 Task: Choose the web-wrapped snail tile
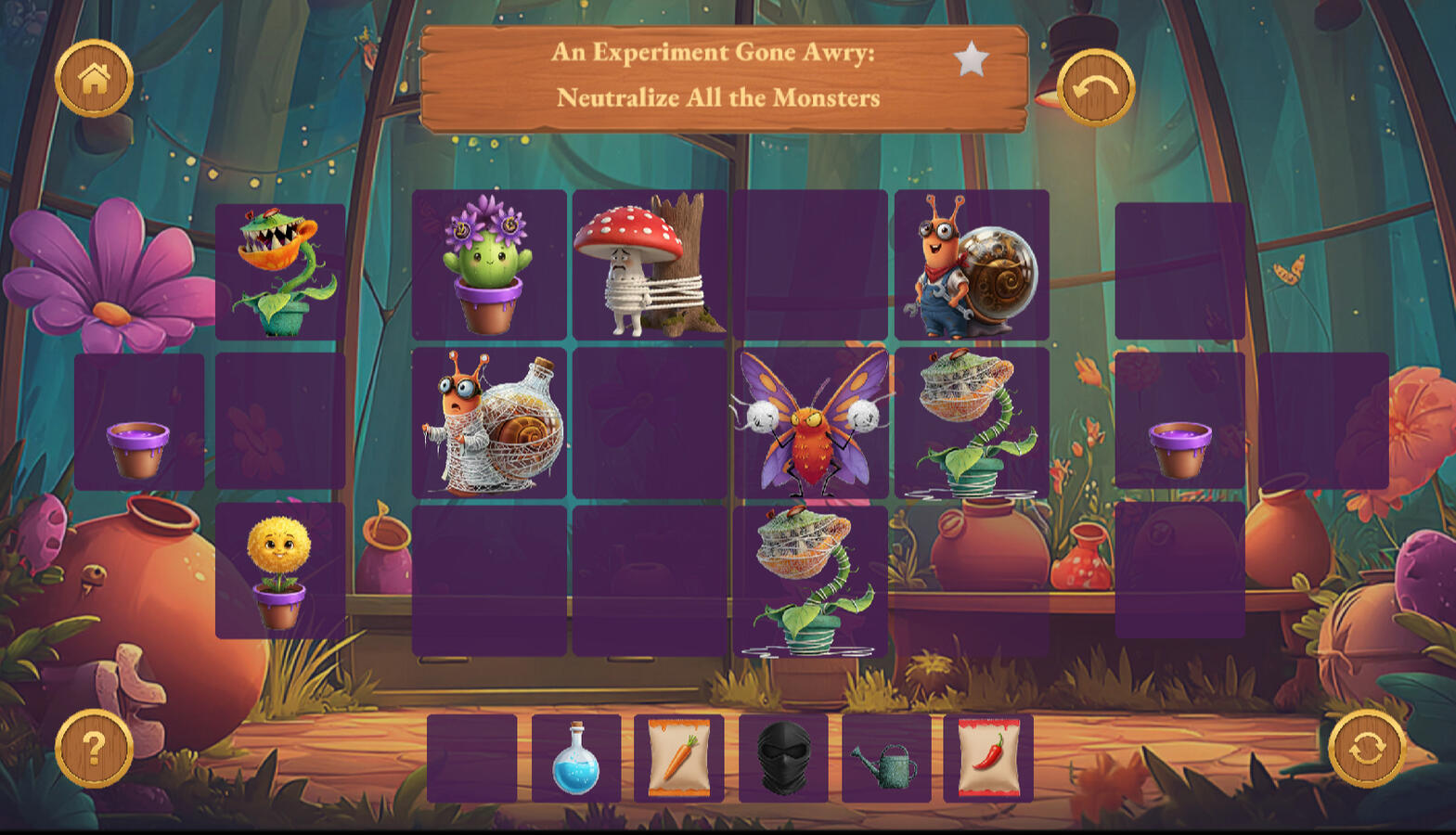pyautogui.click(x=489, y=423)
